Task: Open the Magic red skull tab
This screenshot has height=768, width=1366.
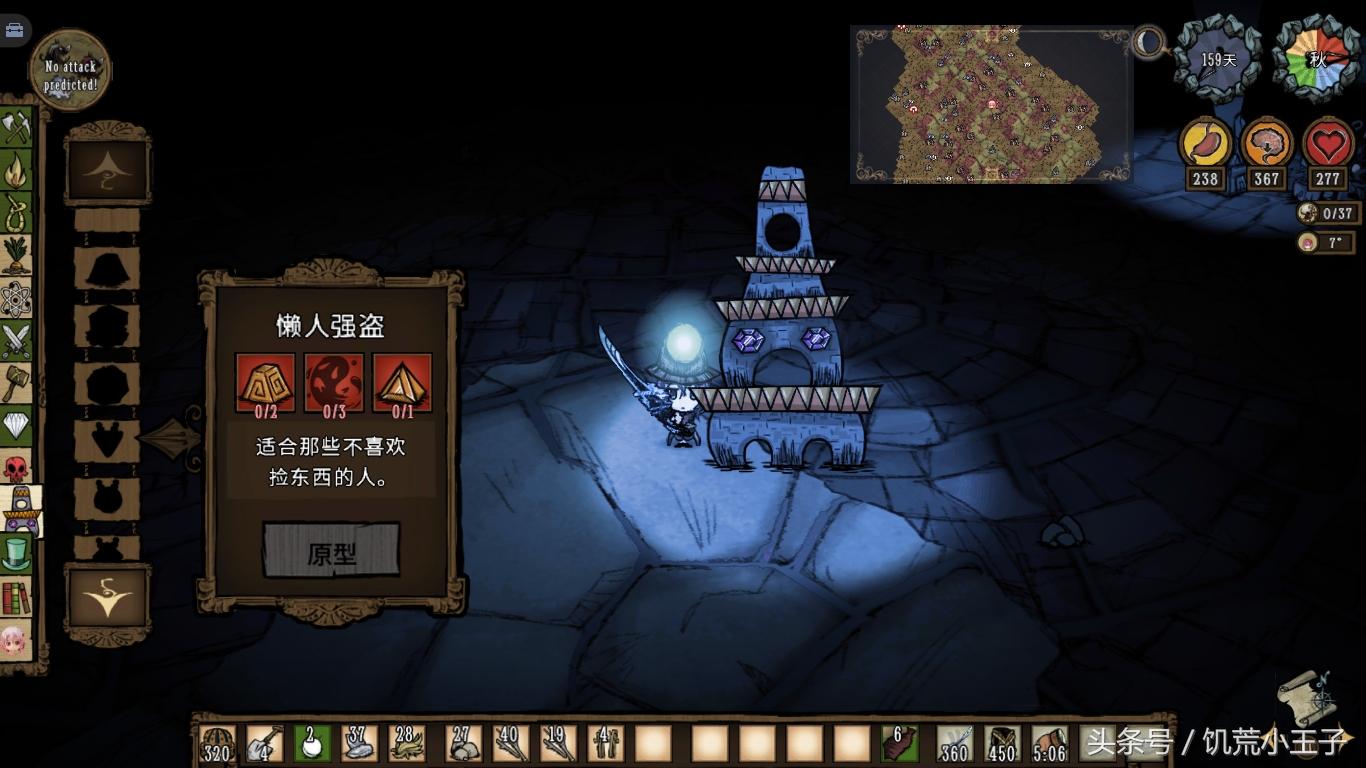Action: (x=16, y=467)
